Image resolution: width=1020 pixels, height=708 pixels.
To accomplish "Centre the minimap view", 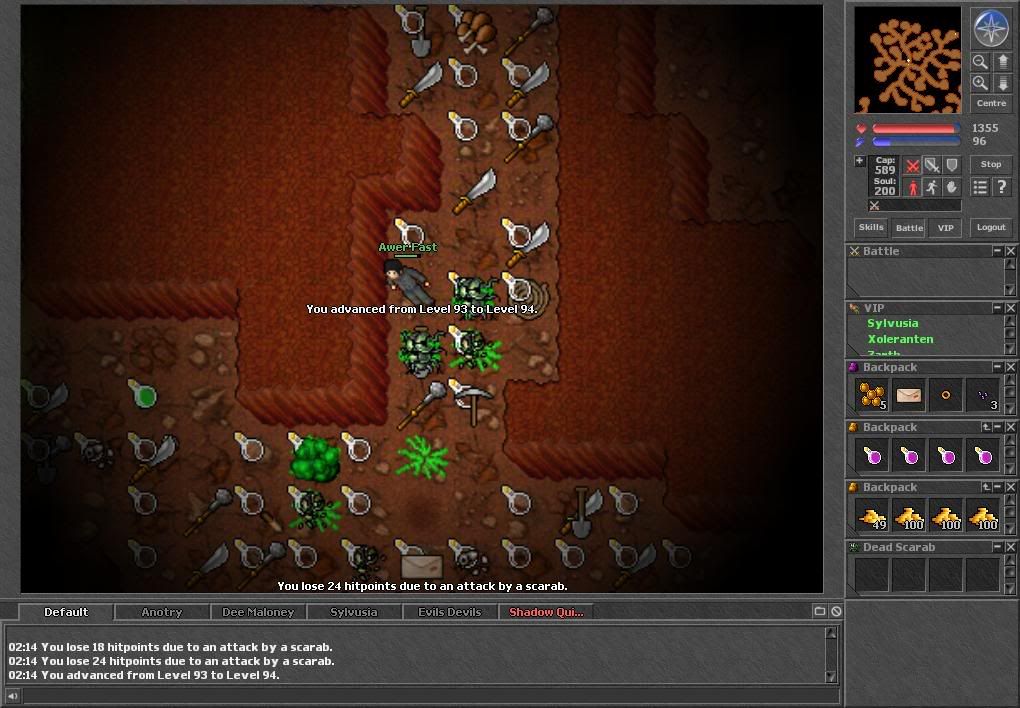I will [991, 104].
